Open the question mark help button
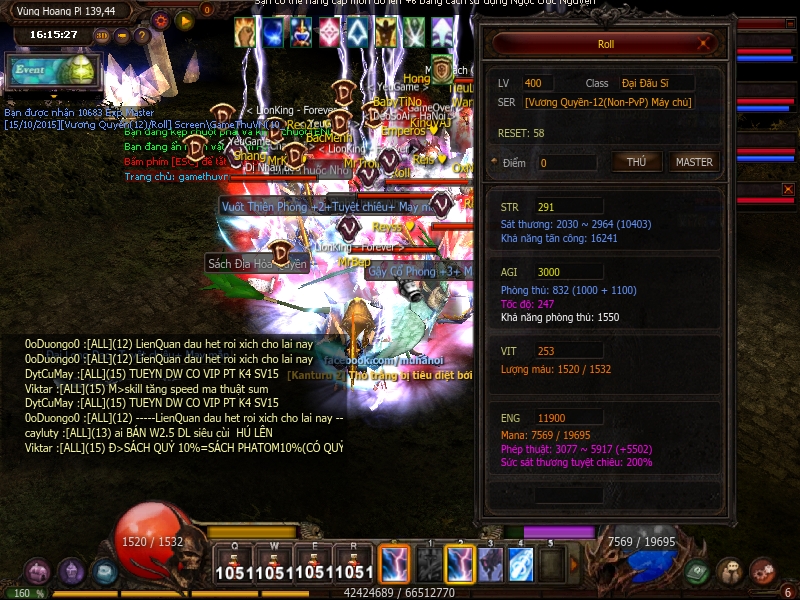Screen dimensions: 800x600 coord(142,36)
